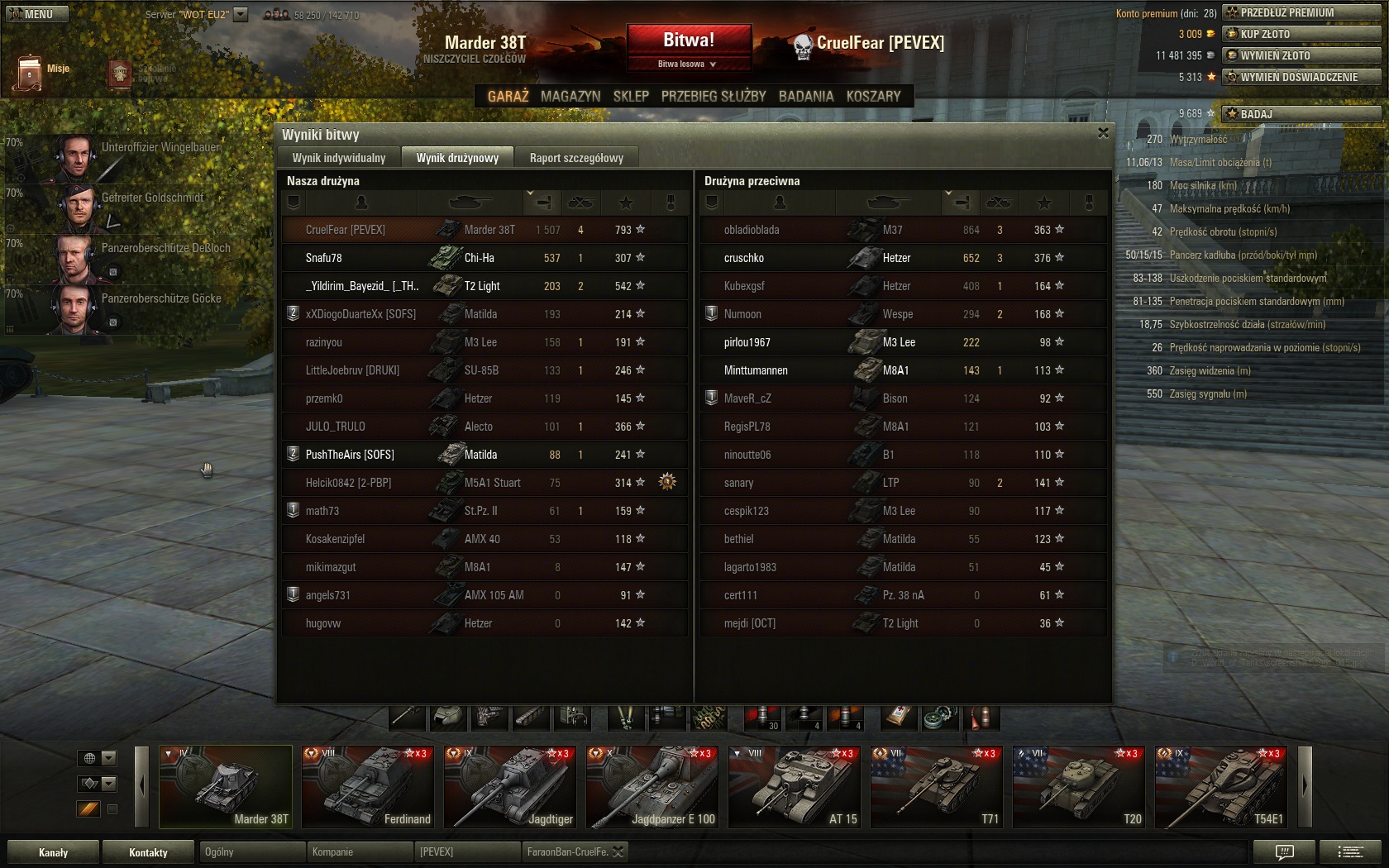Open the KOSZARY barracks
This screenshot has width=1389, height=868.
pyautogui.click(x=873, y=97)
